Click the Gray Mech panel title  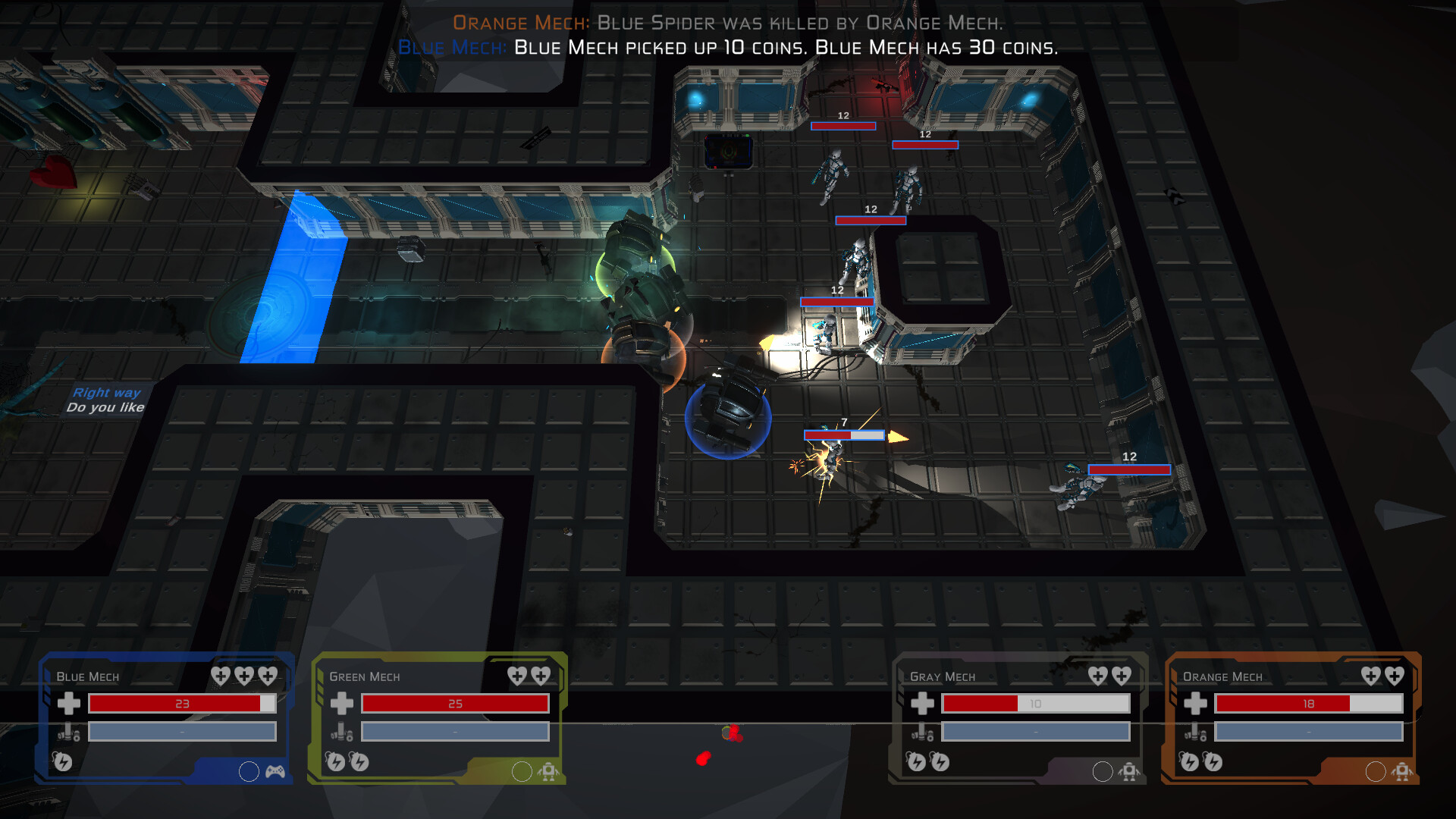click(x=943, y=676)
